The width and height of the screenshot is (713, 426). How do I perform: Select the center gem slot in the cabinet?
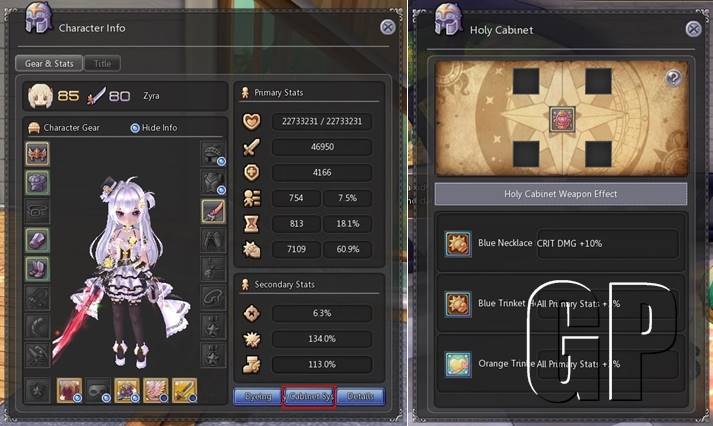point(561,121)
